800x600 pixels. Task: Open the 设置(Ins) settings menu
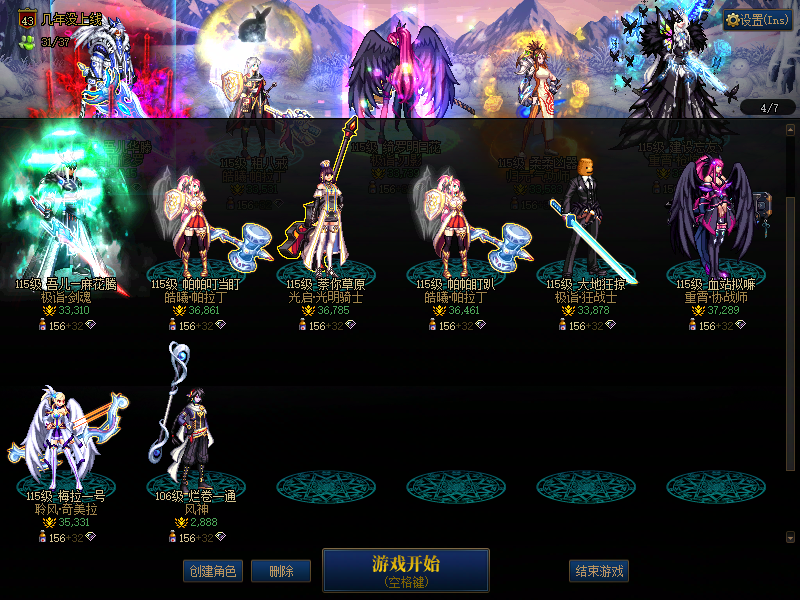[758, 19]
